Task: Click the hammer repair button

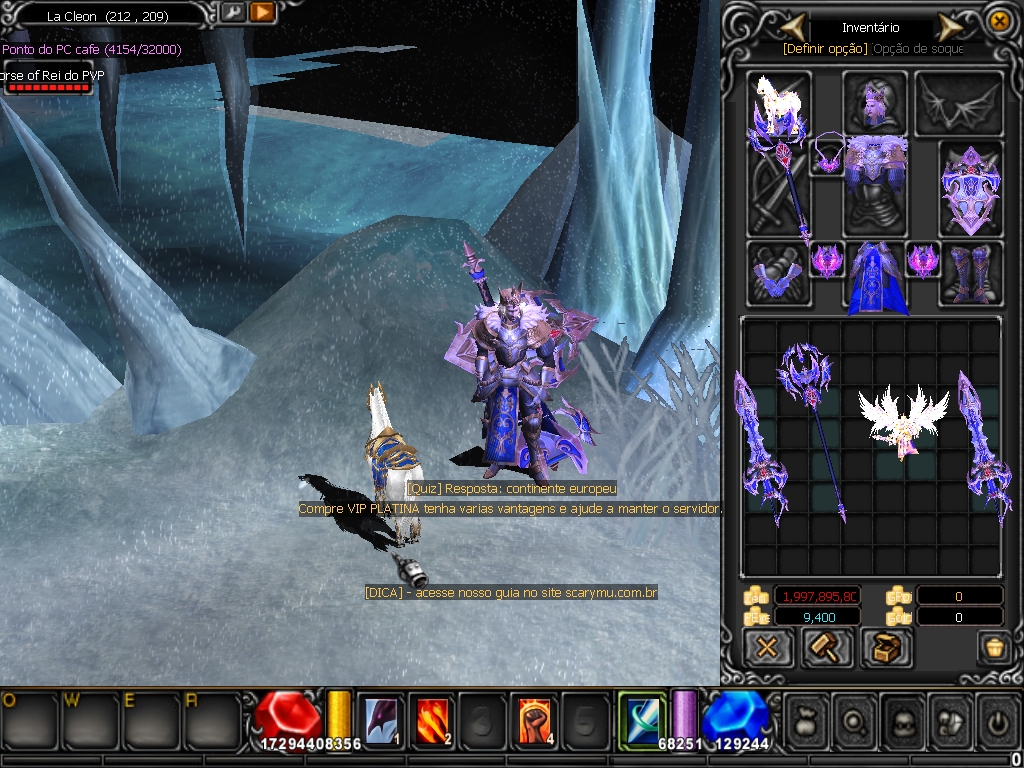Action: coord(827,647)
